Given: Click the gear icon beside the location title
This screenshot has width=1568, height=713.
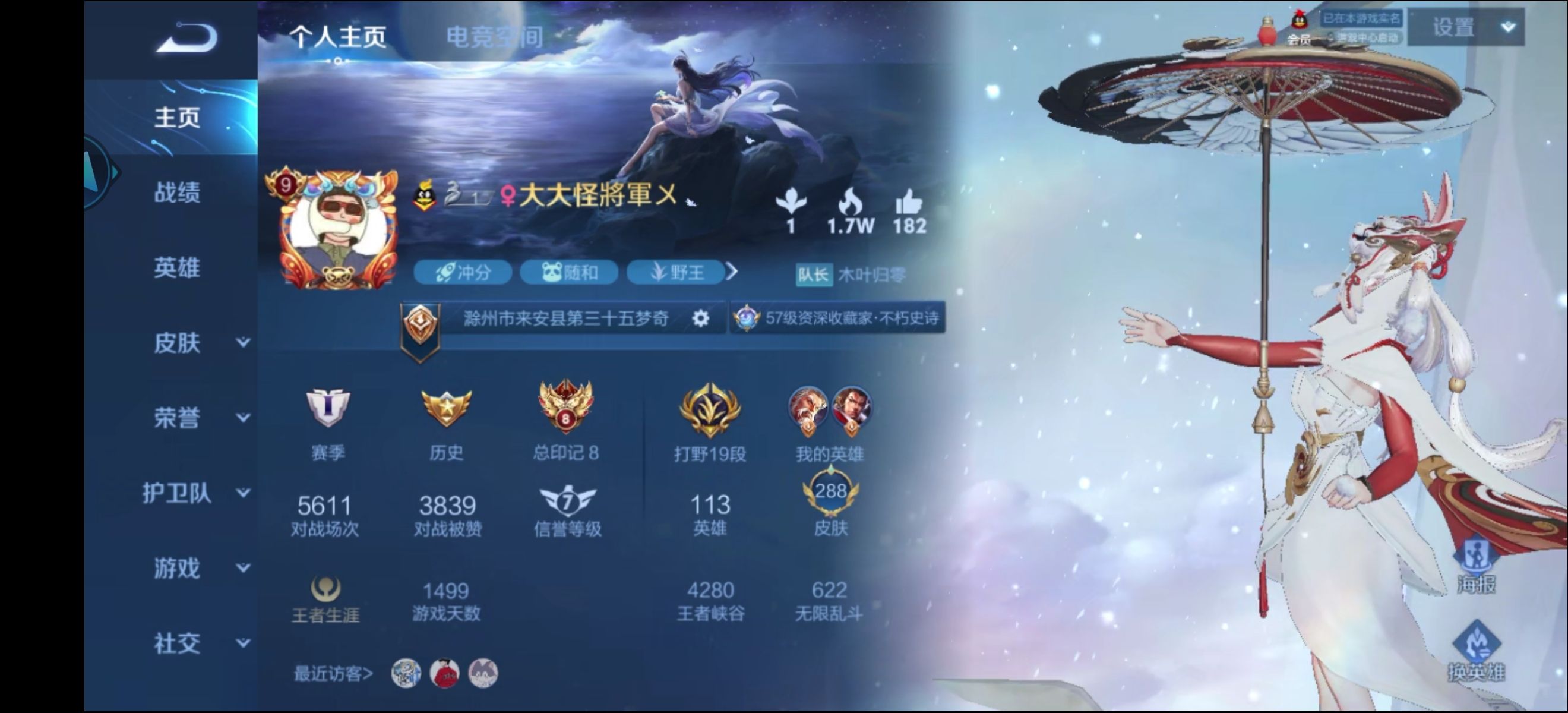Looking at the screenshot, I should point(701,318).
